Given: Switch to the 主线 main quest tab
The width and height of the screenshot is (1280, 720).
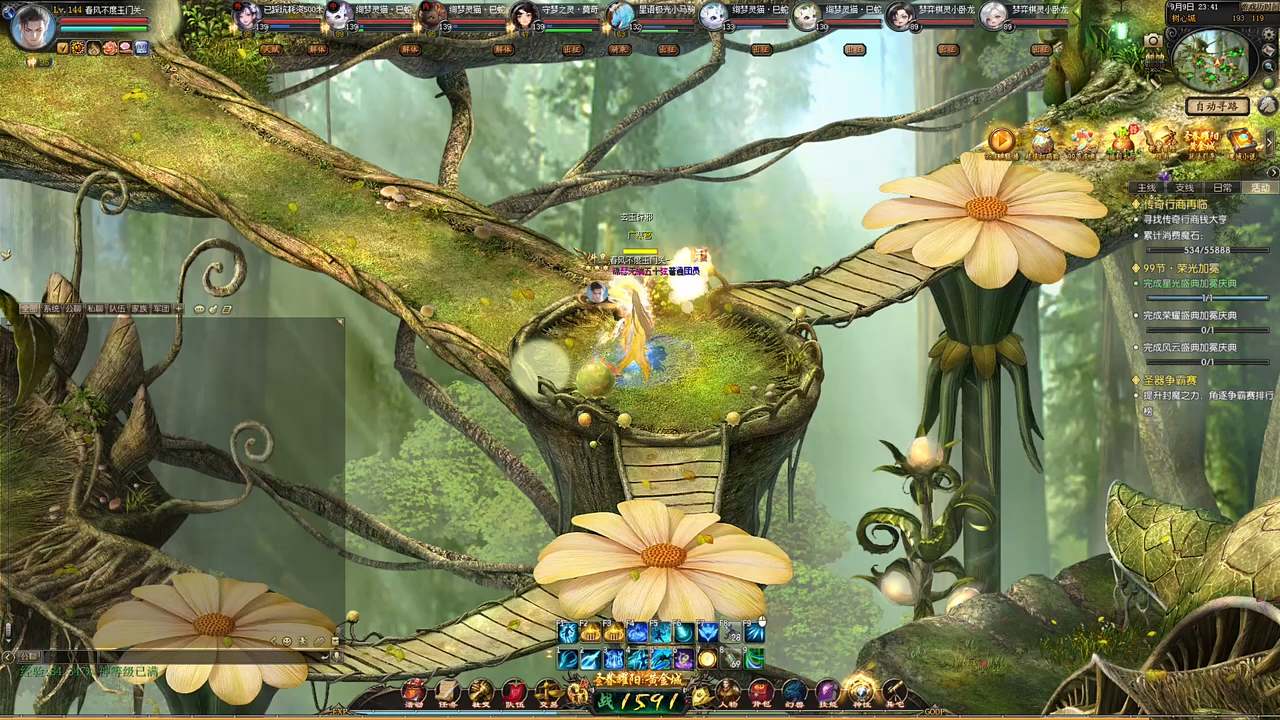Looking at the screenshot, I should coord(1146,188).
